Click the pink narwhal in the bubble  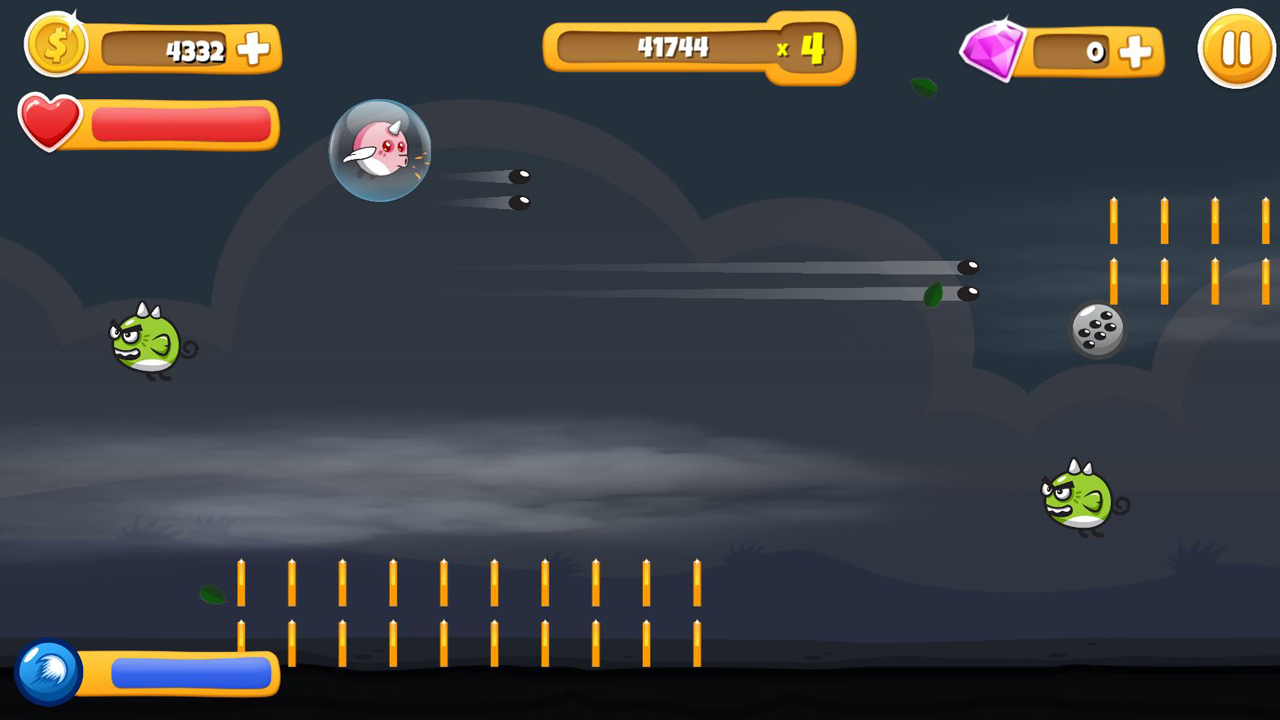[379, 151]
